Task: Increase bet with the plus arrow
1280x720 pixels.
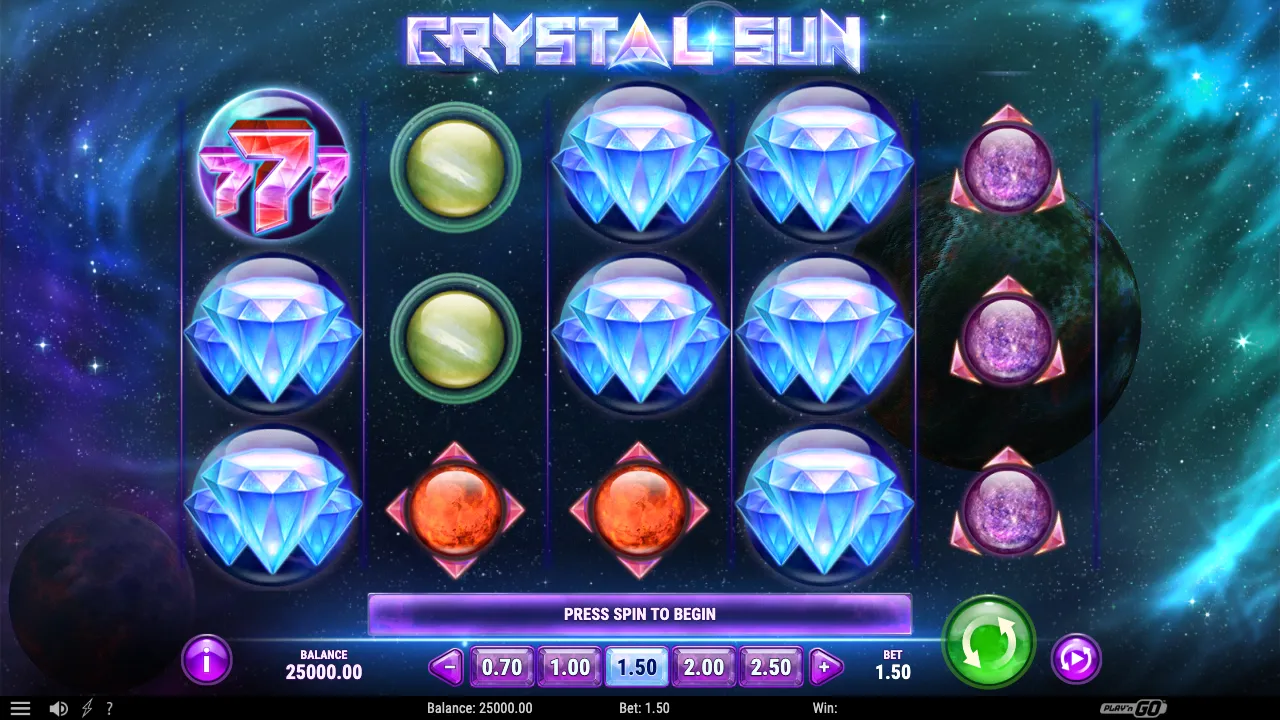Action: click(825, 666)
